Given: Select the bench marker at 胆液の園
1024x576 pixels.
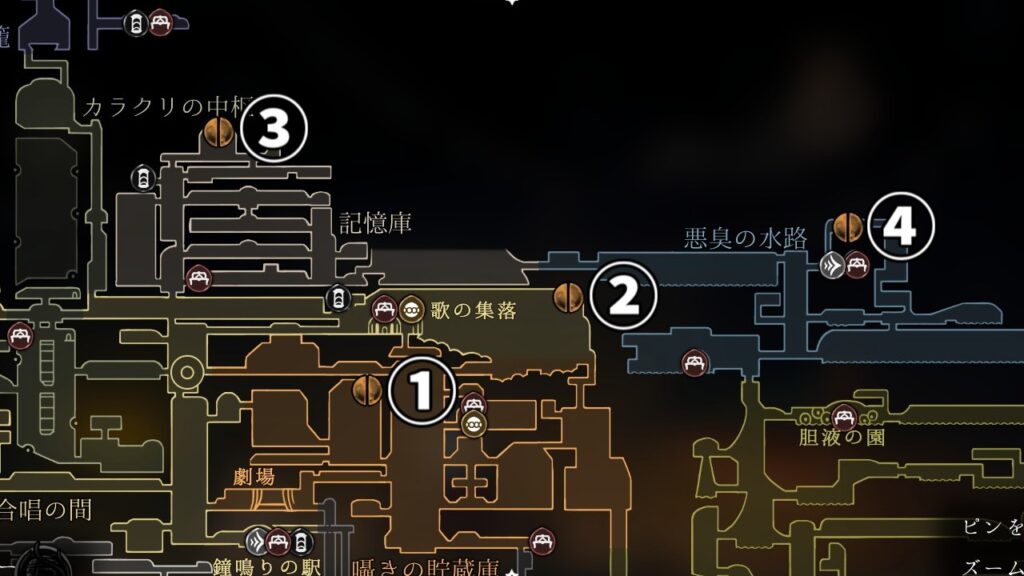Looking at the screenshot, I should [x=844, y=414].
